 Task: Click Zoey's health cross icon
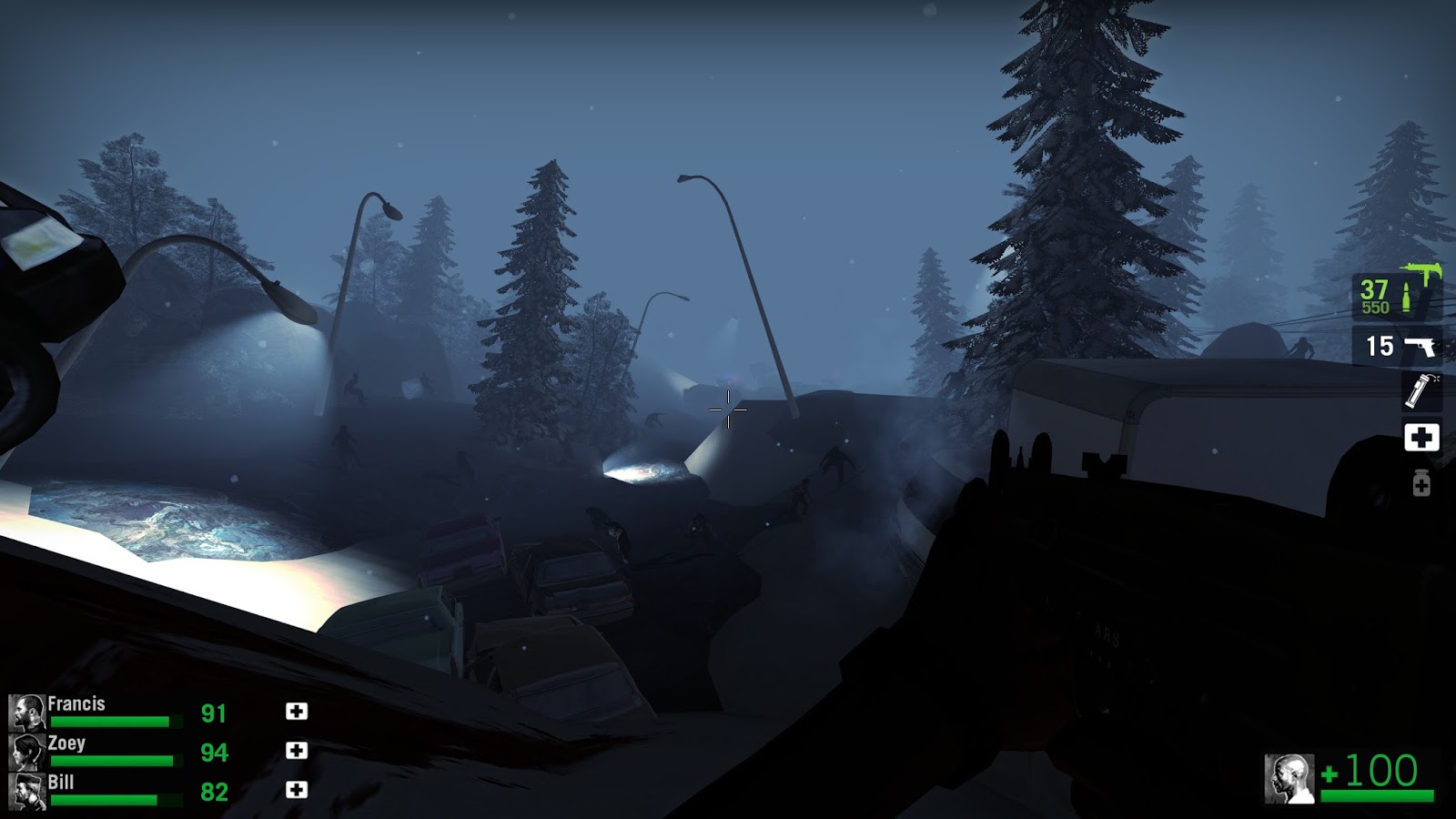(295, 751)
